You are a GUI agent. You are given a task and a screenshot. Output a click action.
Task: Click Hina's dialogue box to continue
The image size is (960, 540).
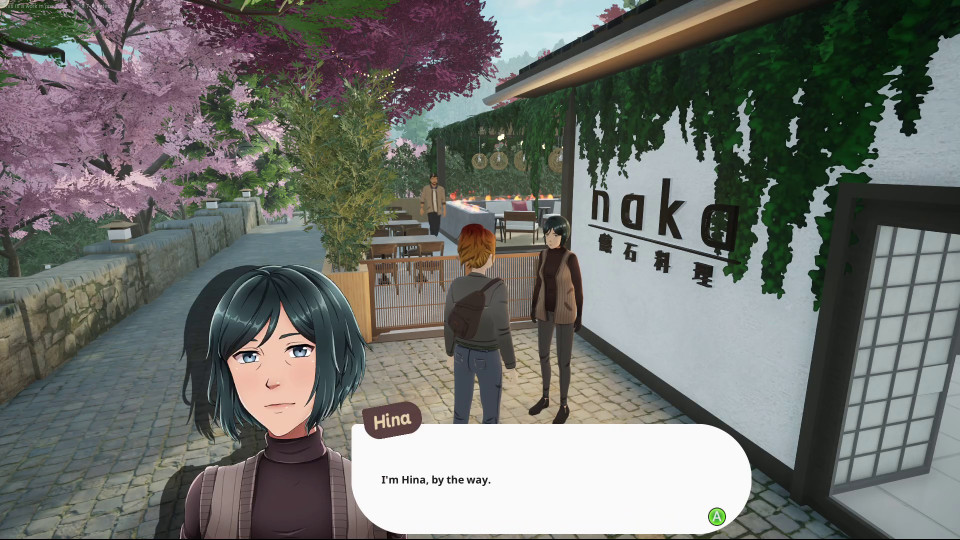[550, 479]
